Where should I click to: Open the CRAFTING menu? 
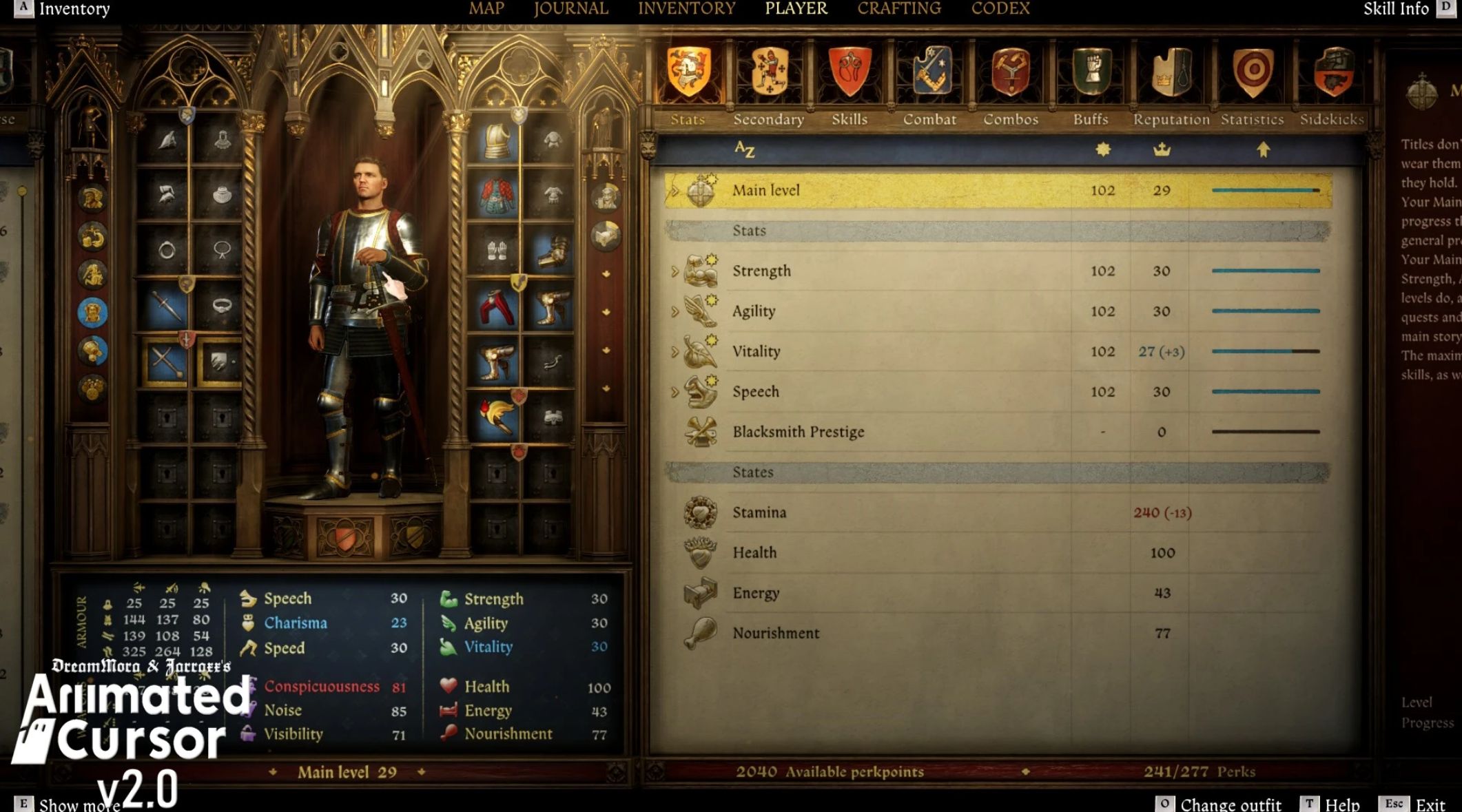tap(898, 9)
